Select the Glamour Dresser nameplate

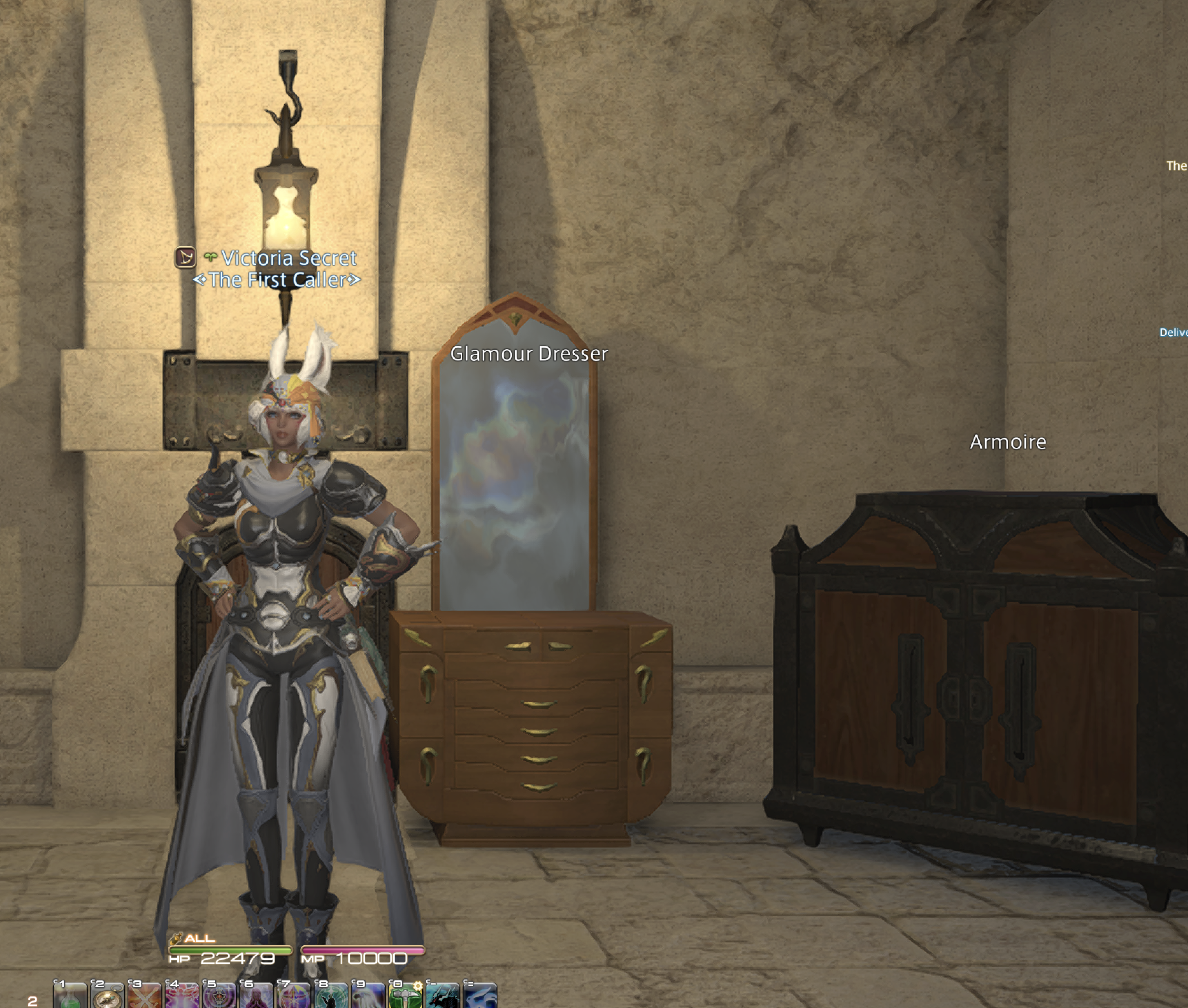click(x=528, y=354)
